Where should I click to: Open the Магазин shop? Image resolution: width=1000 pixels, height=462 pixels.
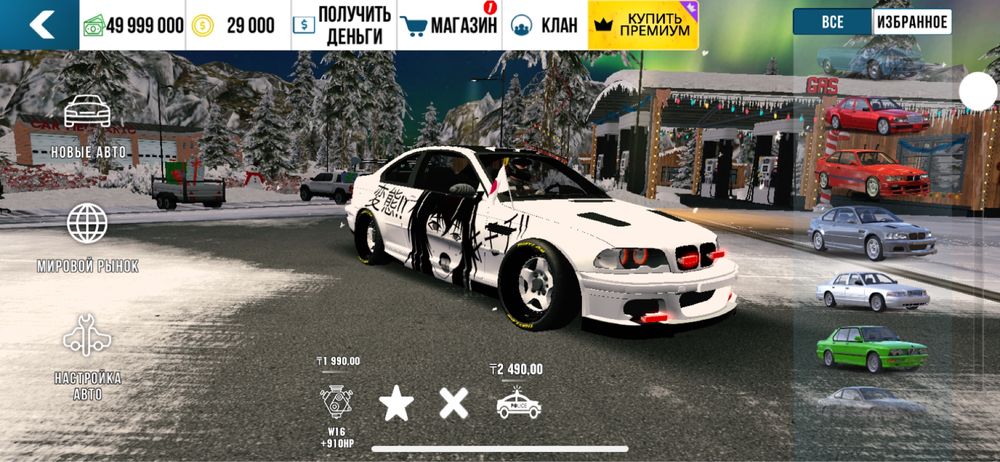point(448,25)
